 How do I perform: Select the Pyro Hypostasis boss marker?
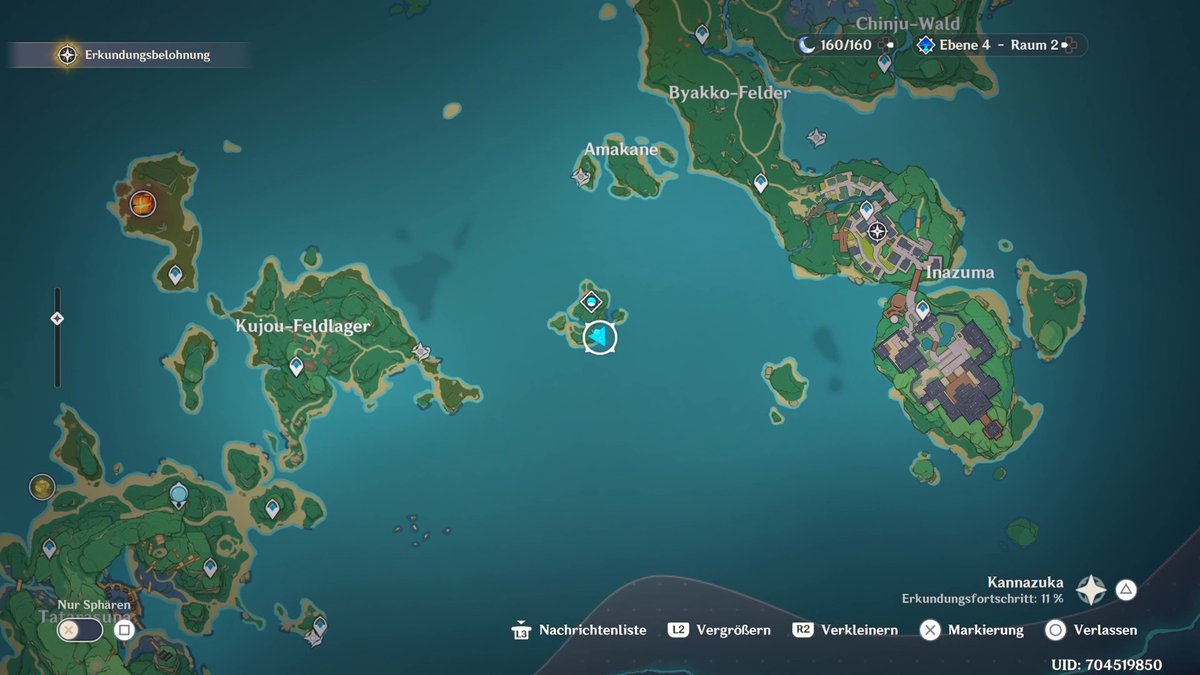pos(143,204)
